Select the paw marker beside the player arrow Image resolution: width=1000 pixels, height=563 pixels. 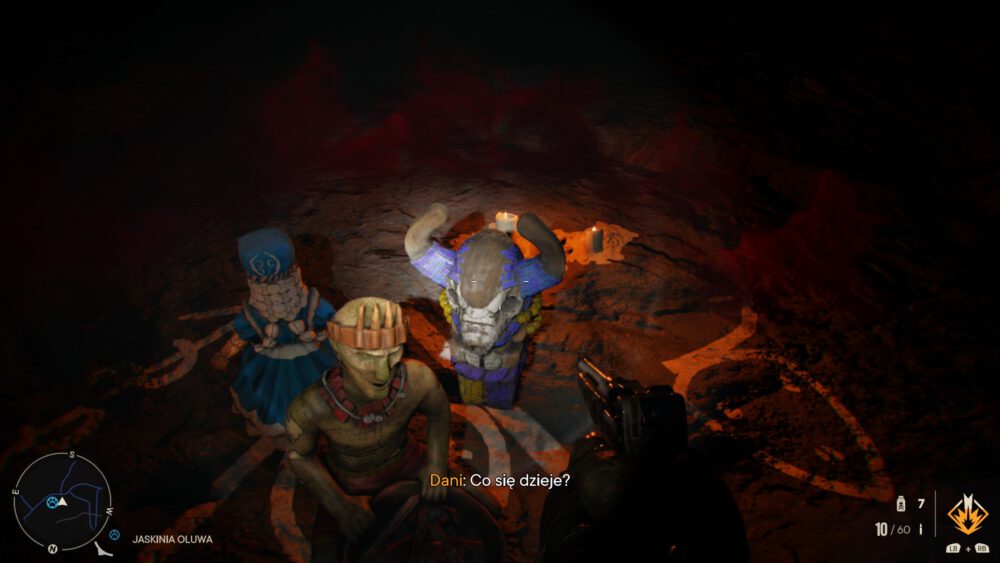click(x=52, y=502)
